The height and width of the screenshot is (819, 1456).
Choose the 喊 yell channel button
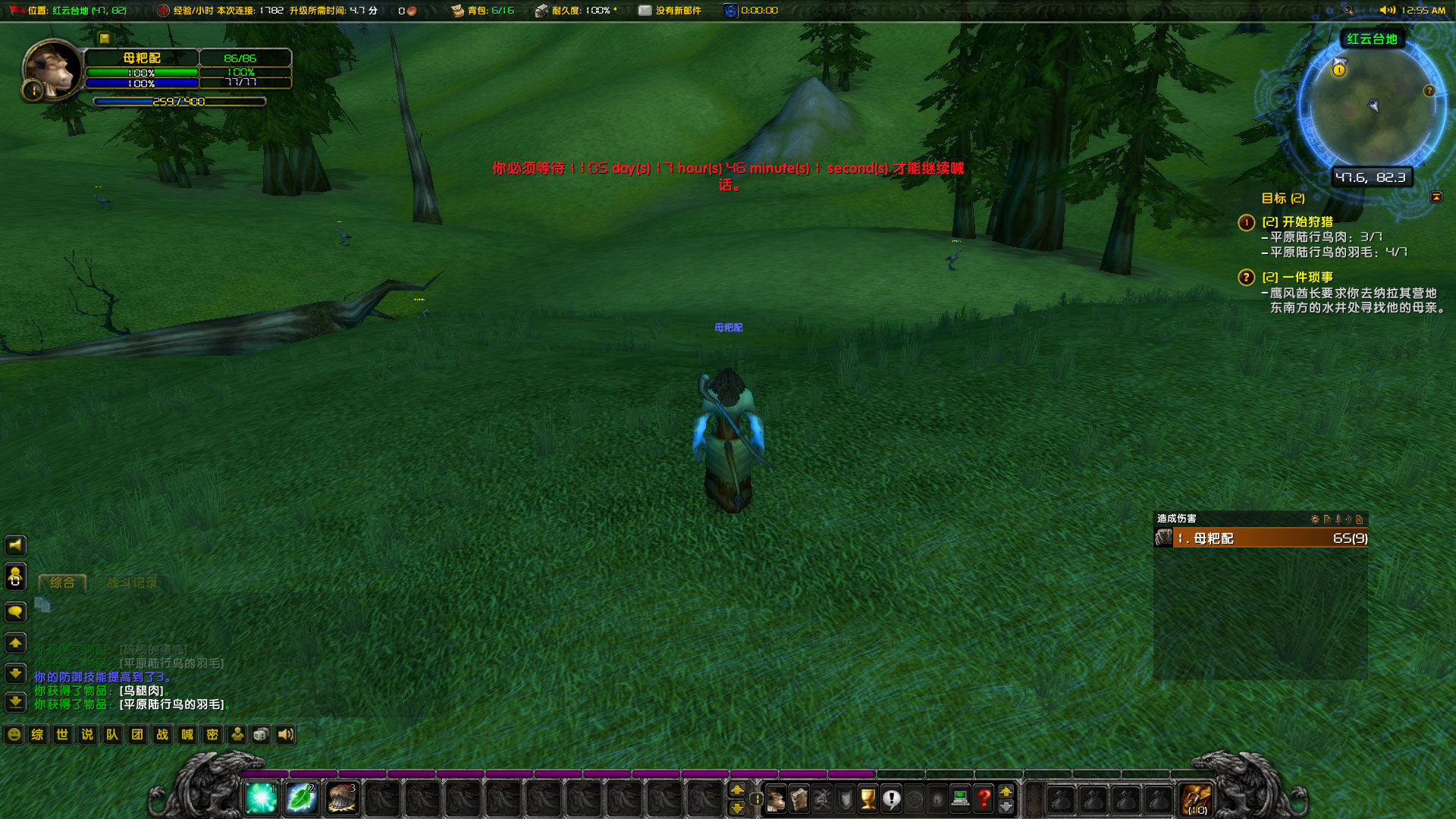click(187, 734)
